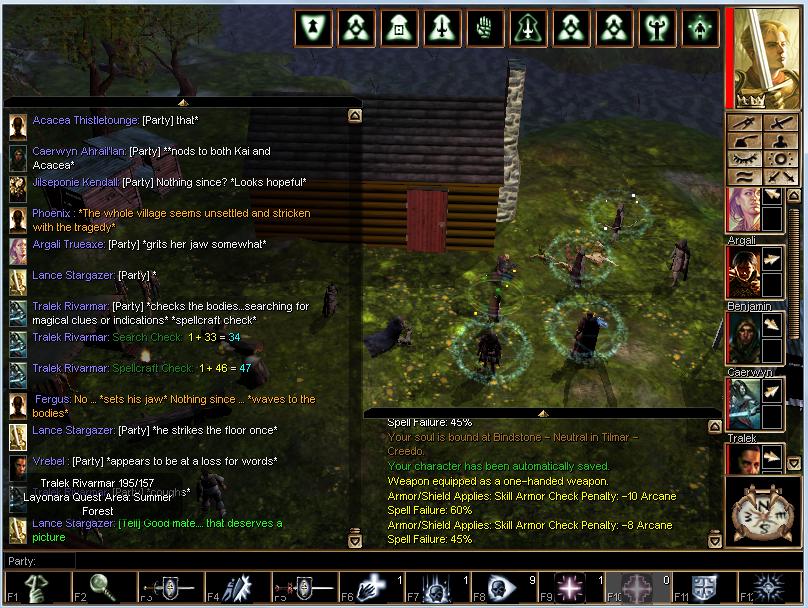Cast the F9 pink starburst spell
This screenshot has width=808, height=608.
click(x=568, y=588)
